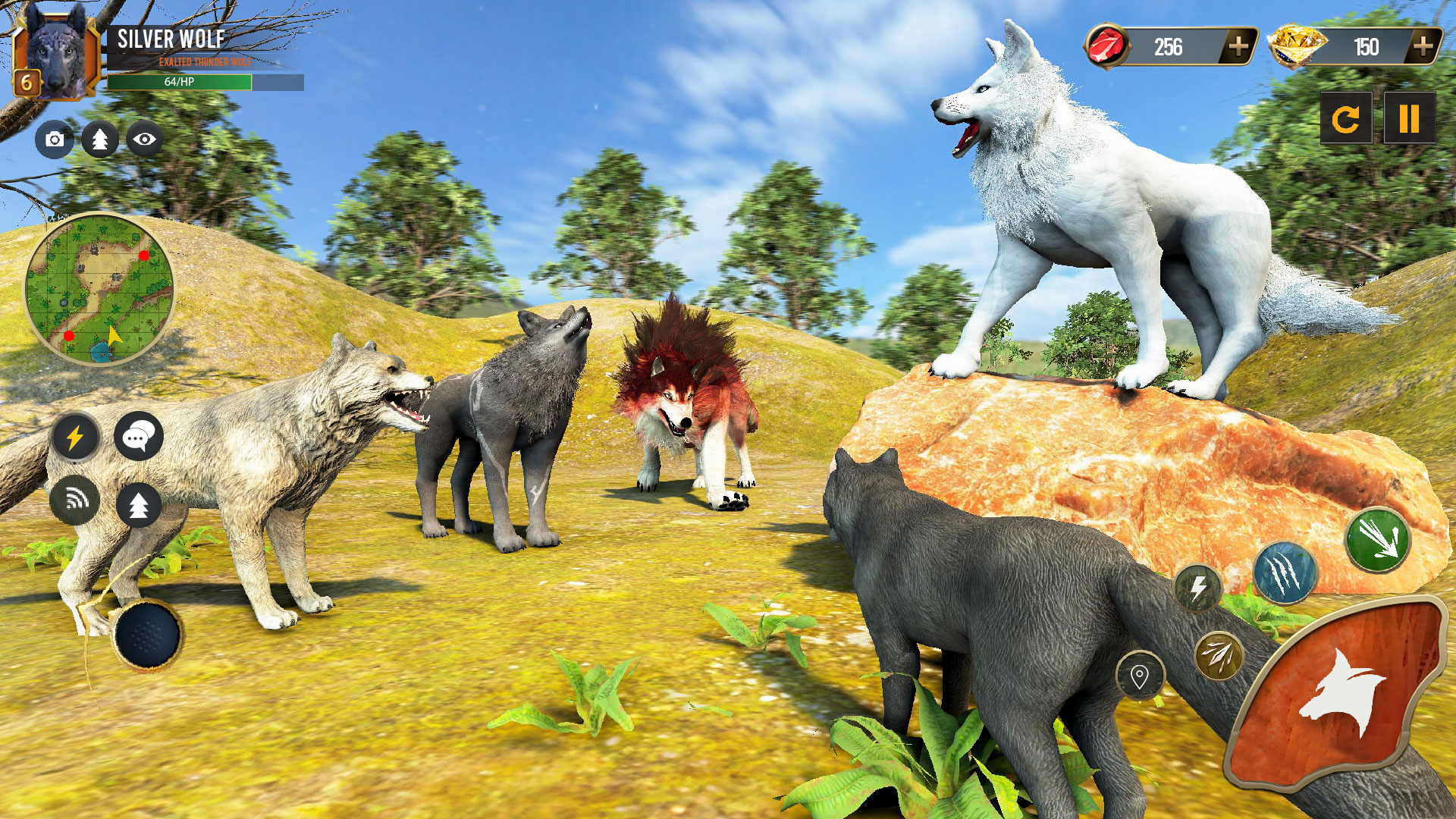Toggle the tree environment icon
The image size is (1456, 819).
[98, 140]
